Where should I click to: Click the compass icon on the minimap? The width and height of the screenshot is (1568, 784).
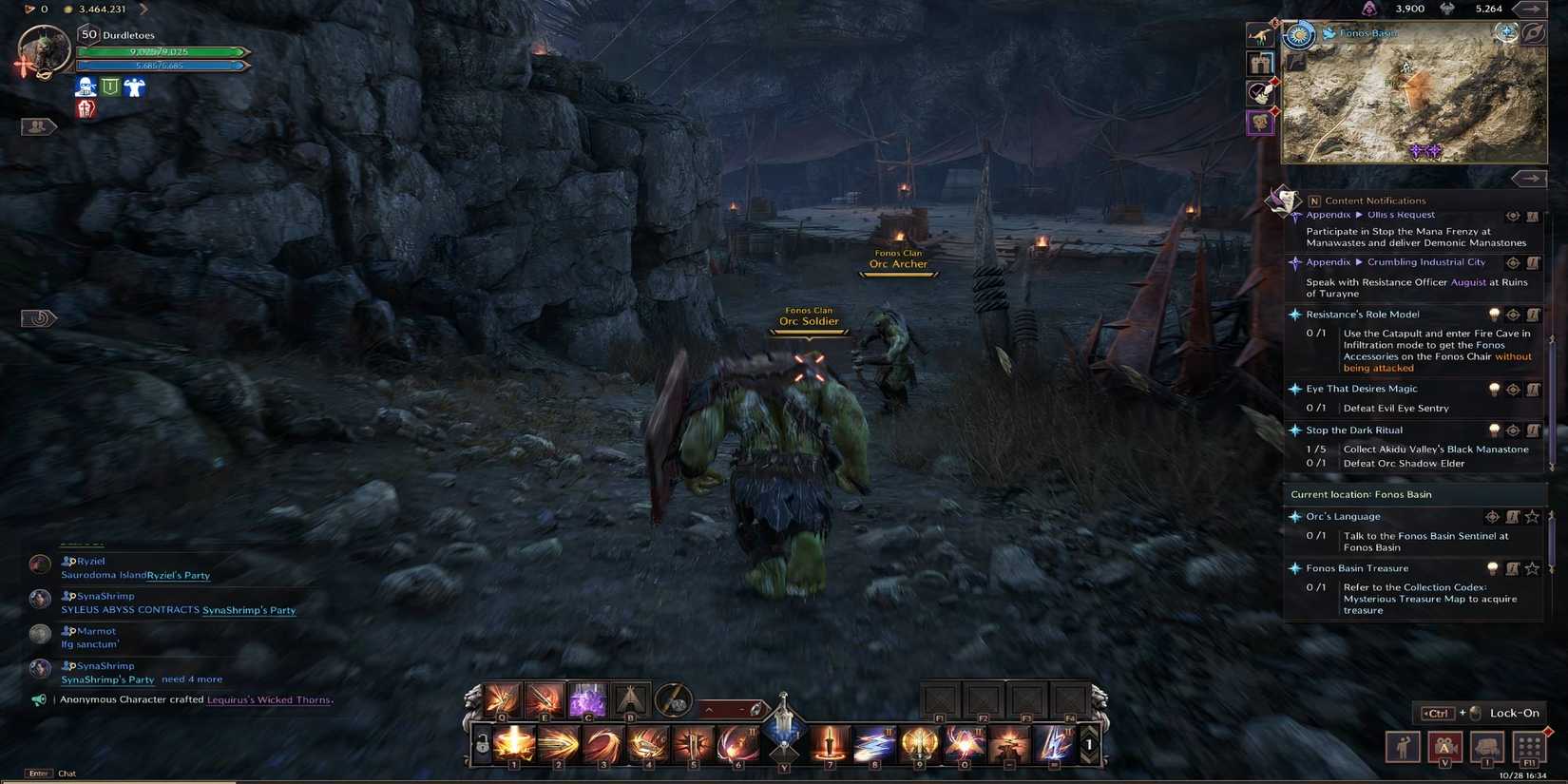pos(1534,33)
